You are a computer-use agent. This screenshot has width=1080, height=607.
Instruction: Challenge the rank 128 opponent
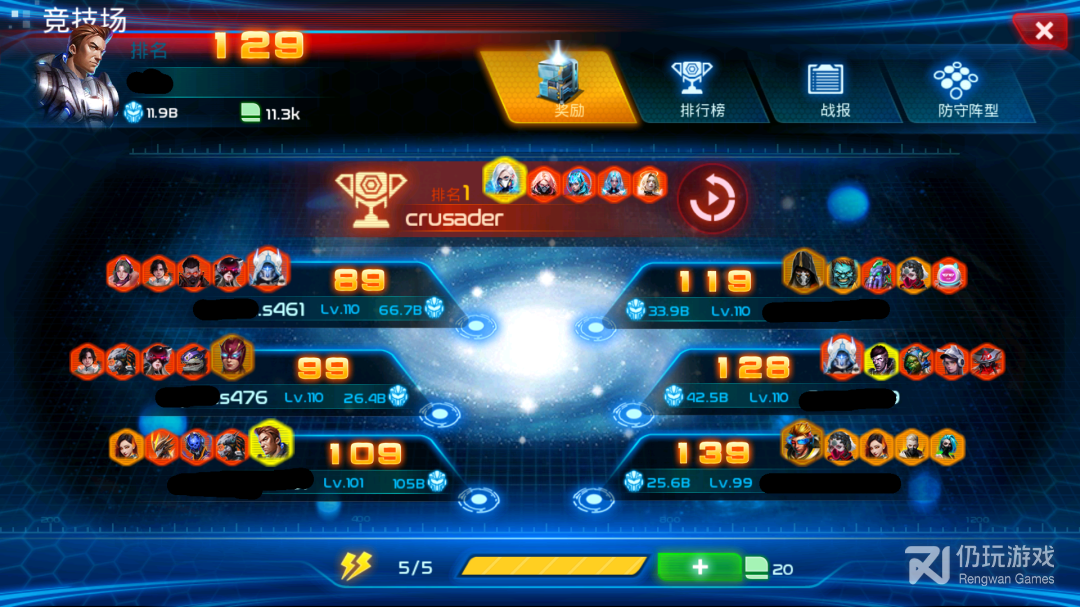click(x=752, y=382)
